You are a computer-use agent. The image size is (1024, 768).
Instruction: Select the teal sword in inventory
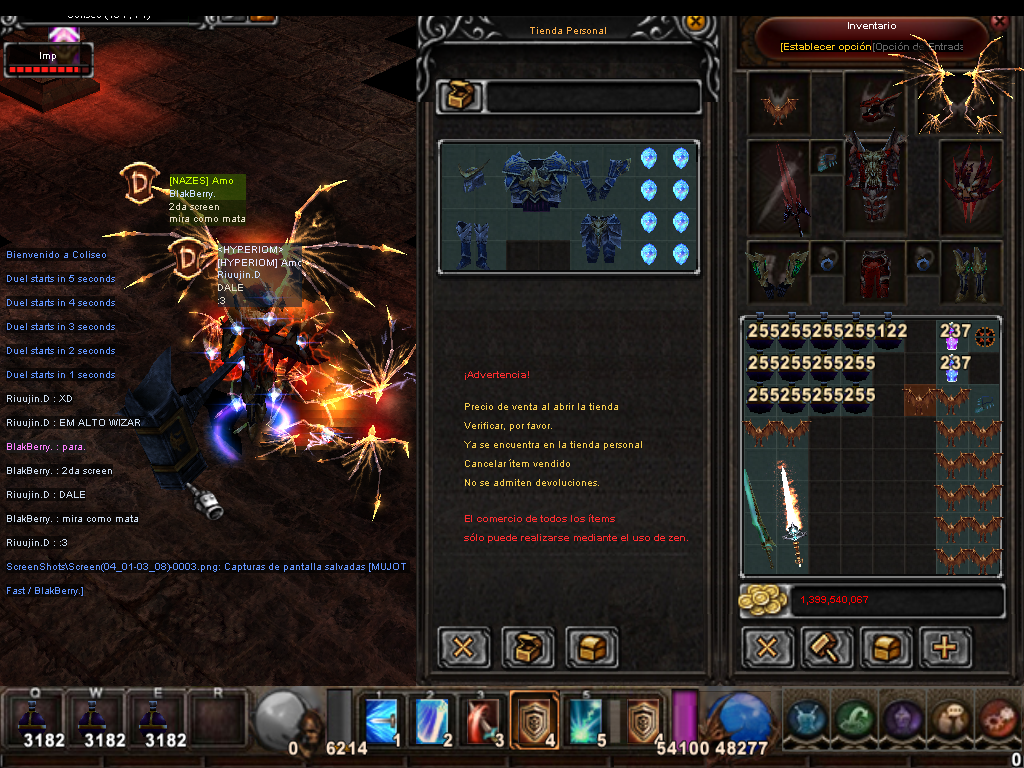pyautogui.click(x=759, y=515)
